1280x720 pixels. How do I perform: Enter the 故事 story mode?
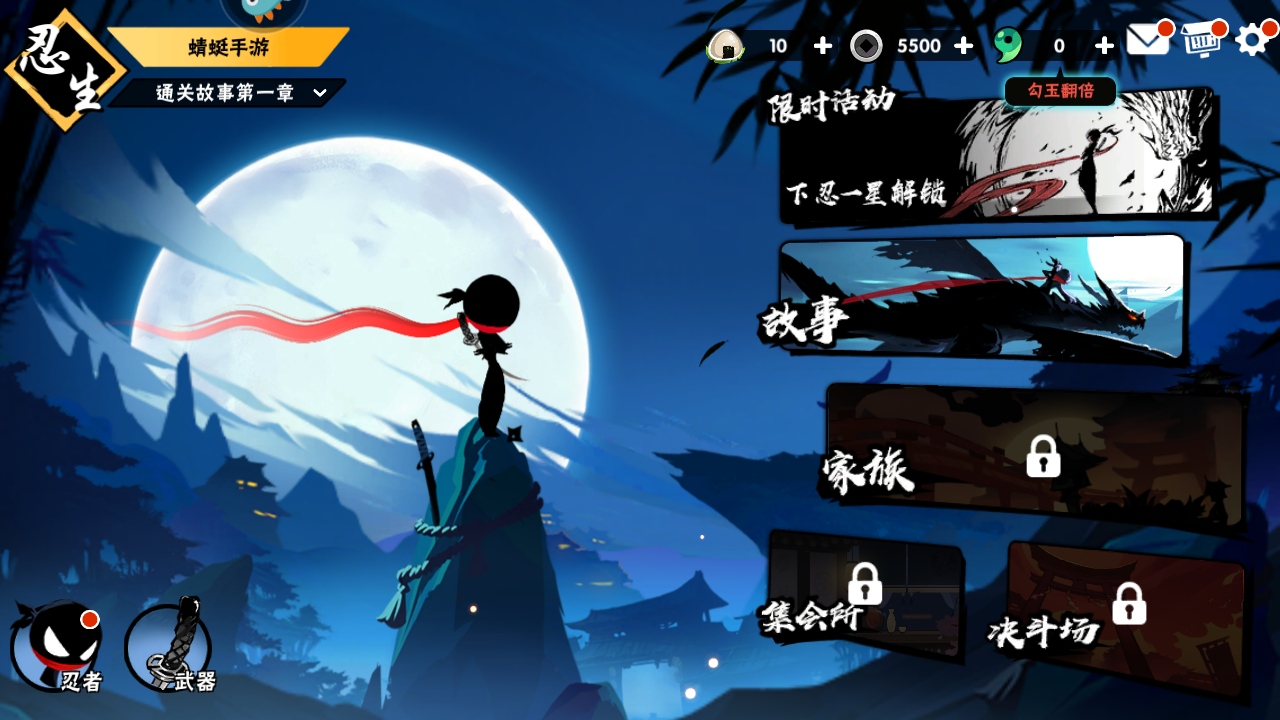pyautogui.click(x=980, y=300)
